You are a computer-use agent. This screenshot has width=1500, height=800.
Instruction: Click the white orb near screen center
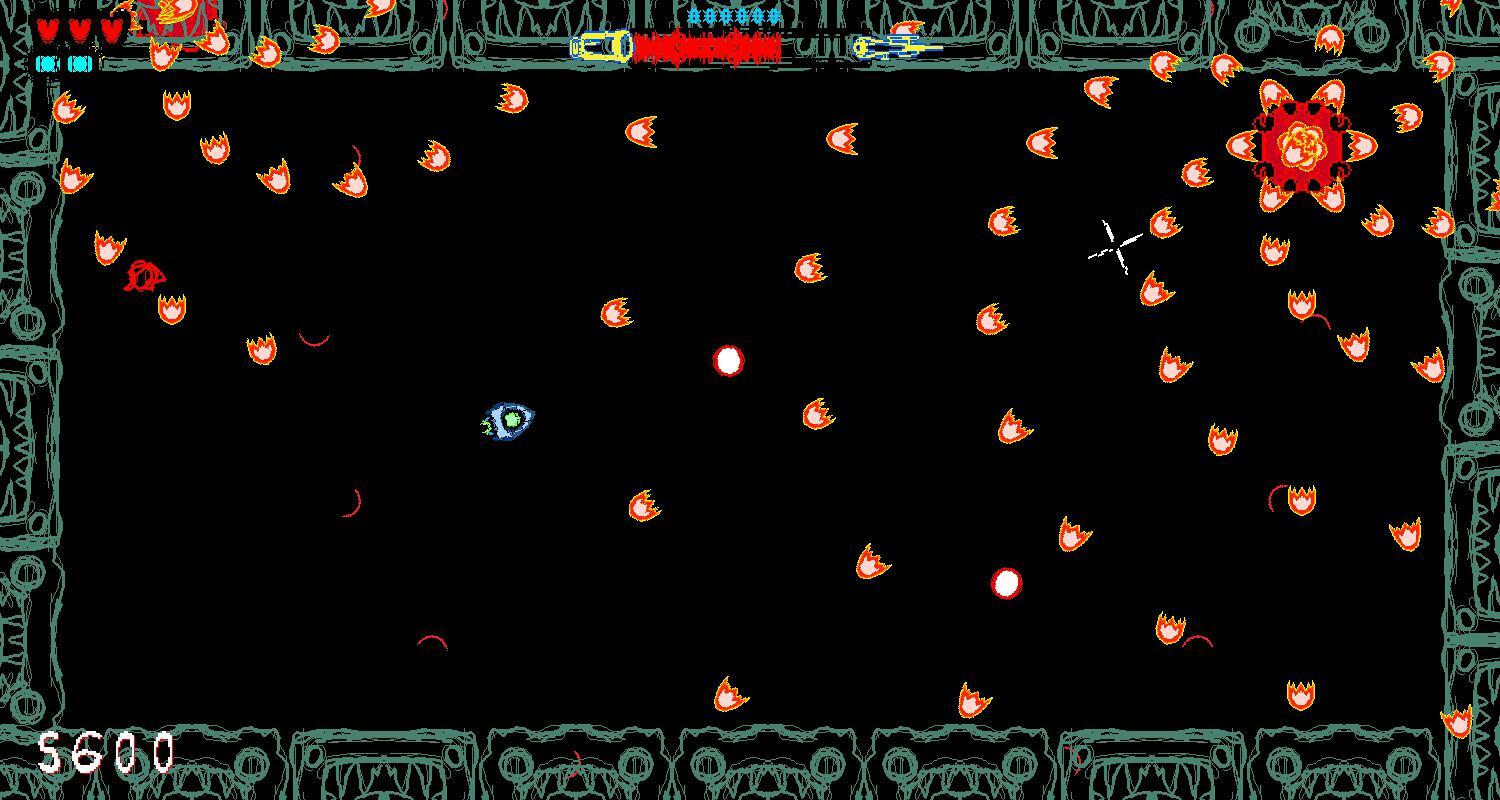[727, 361]
